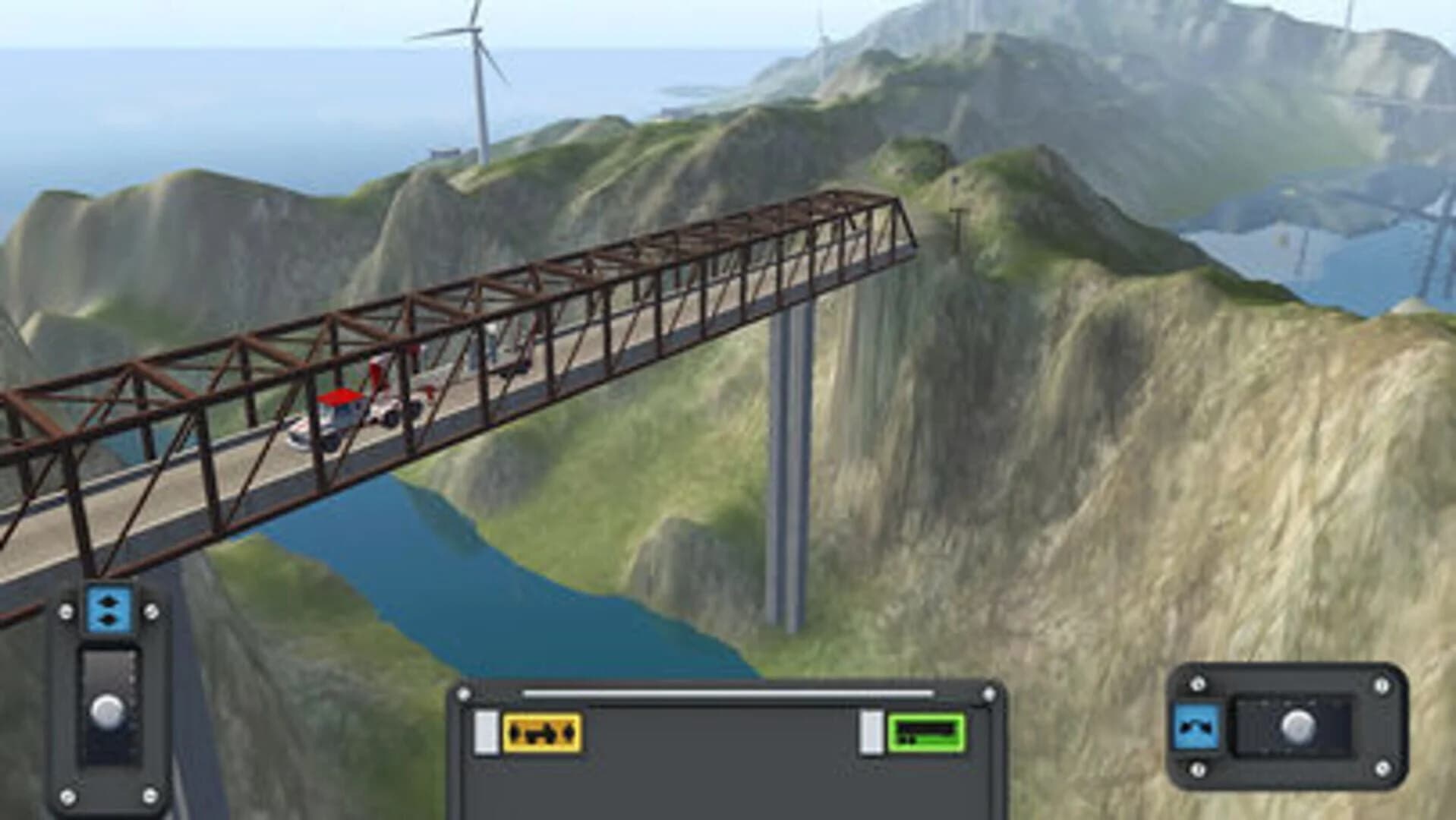Click the knob on the left vertical slider
The image size is (1456, 820).
tap(109, 710)
